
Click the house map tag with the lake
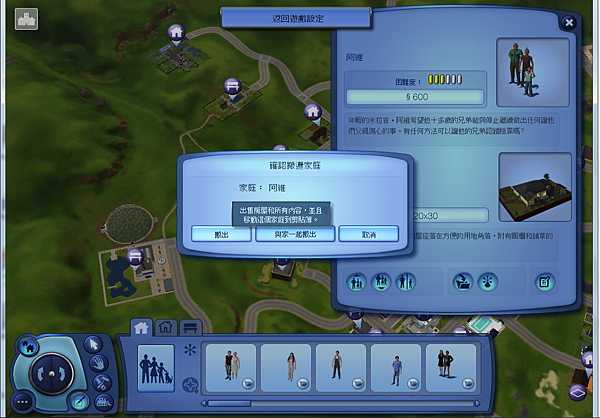[x=133, y=259]
